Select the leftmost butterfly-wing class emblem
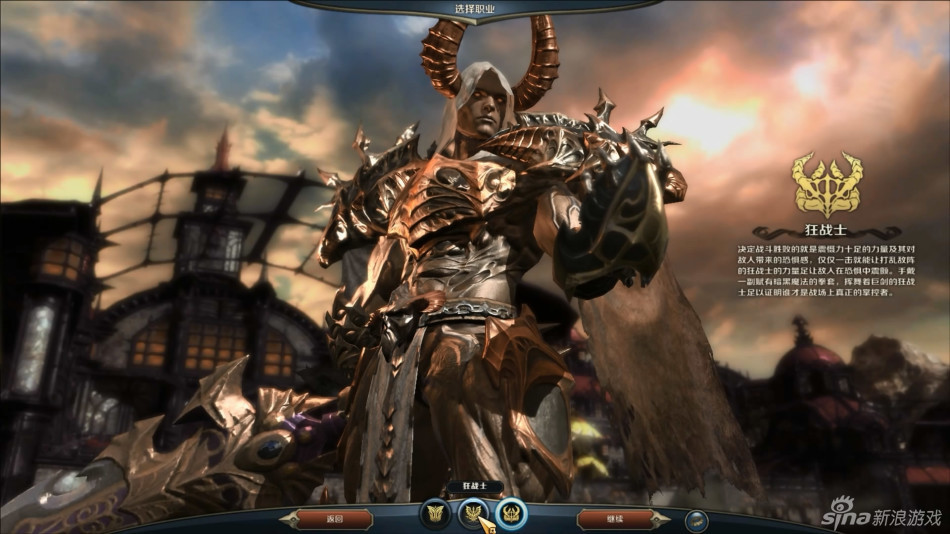The height and width of the screenshot is (534, 950). pos(436,513)
